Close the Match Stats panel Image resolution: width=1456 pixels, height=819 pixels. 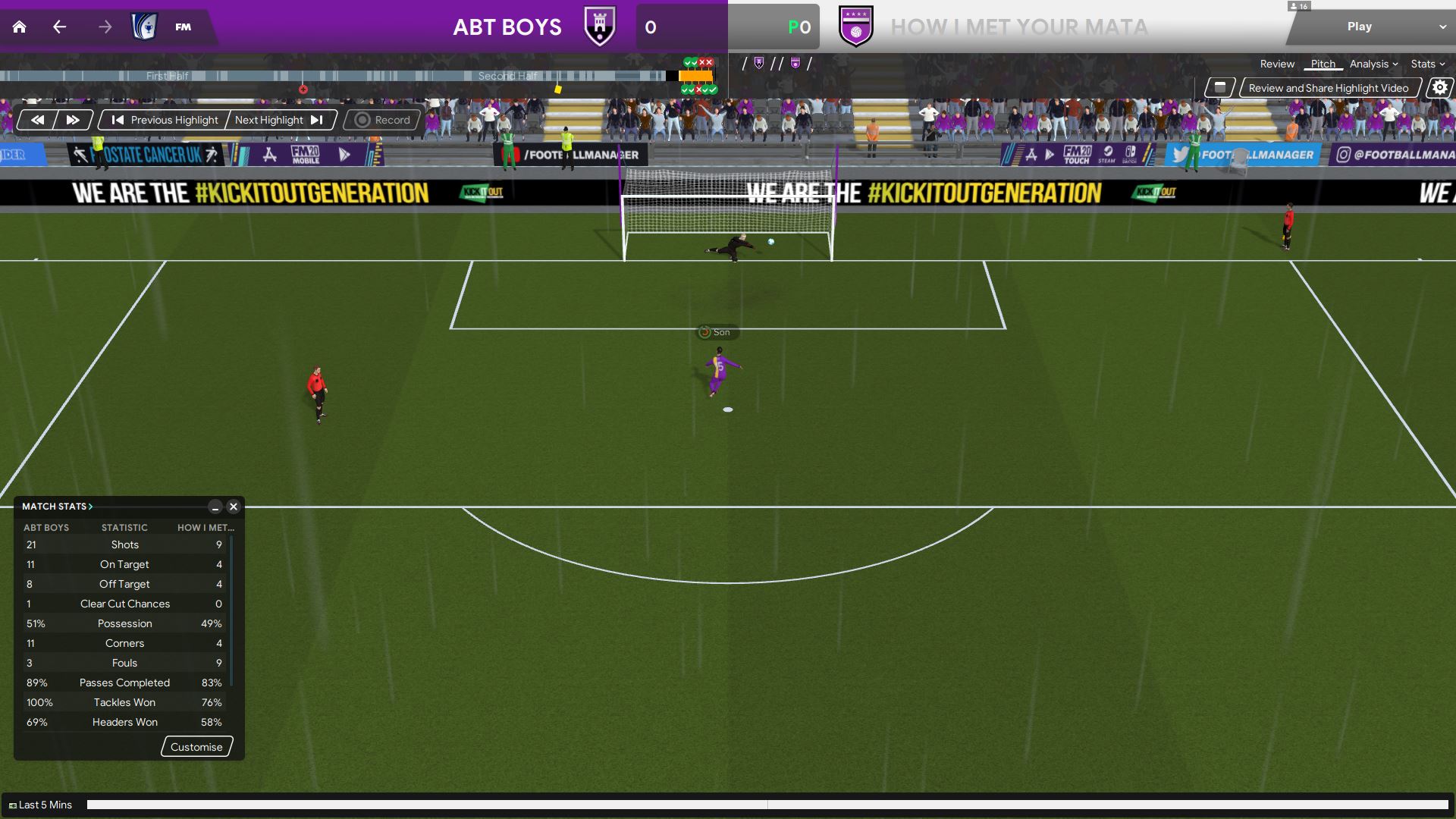[x=234, y=507]
